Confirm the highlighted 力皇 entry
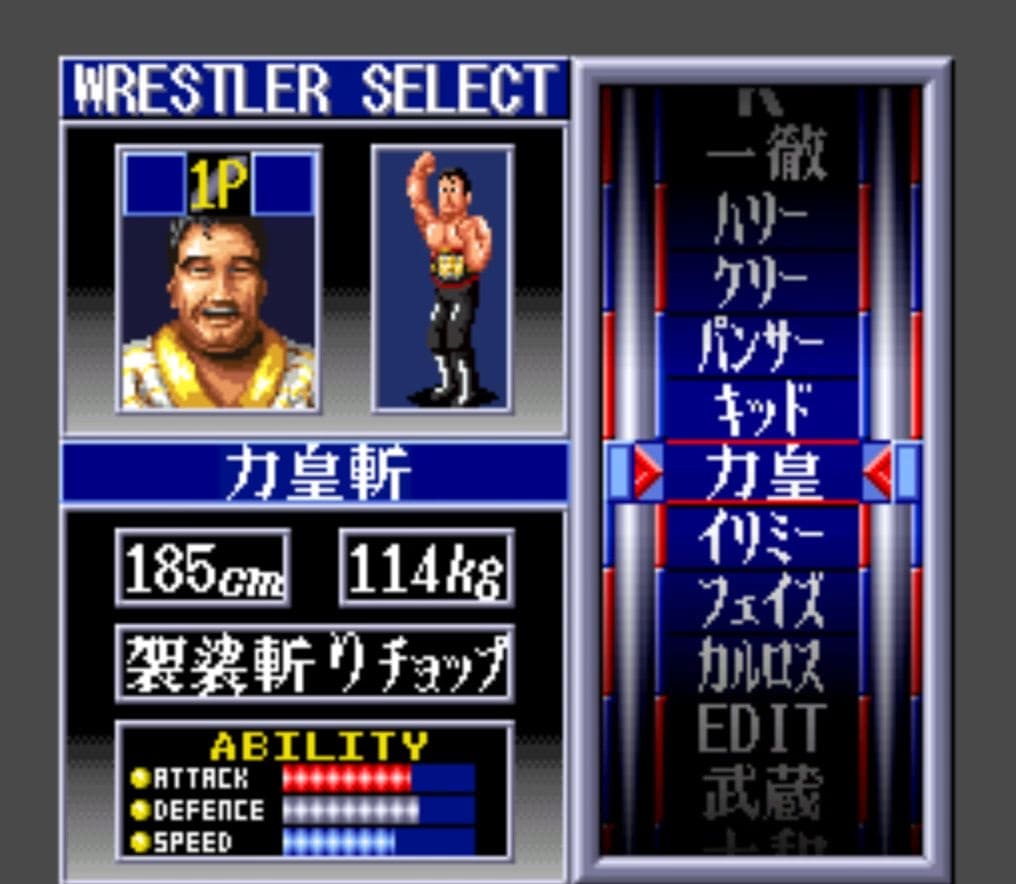 (762, 472)
